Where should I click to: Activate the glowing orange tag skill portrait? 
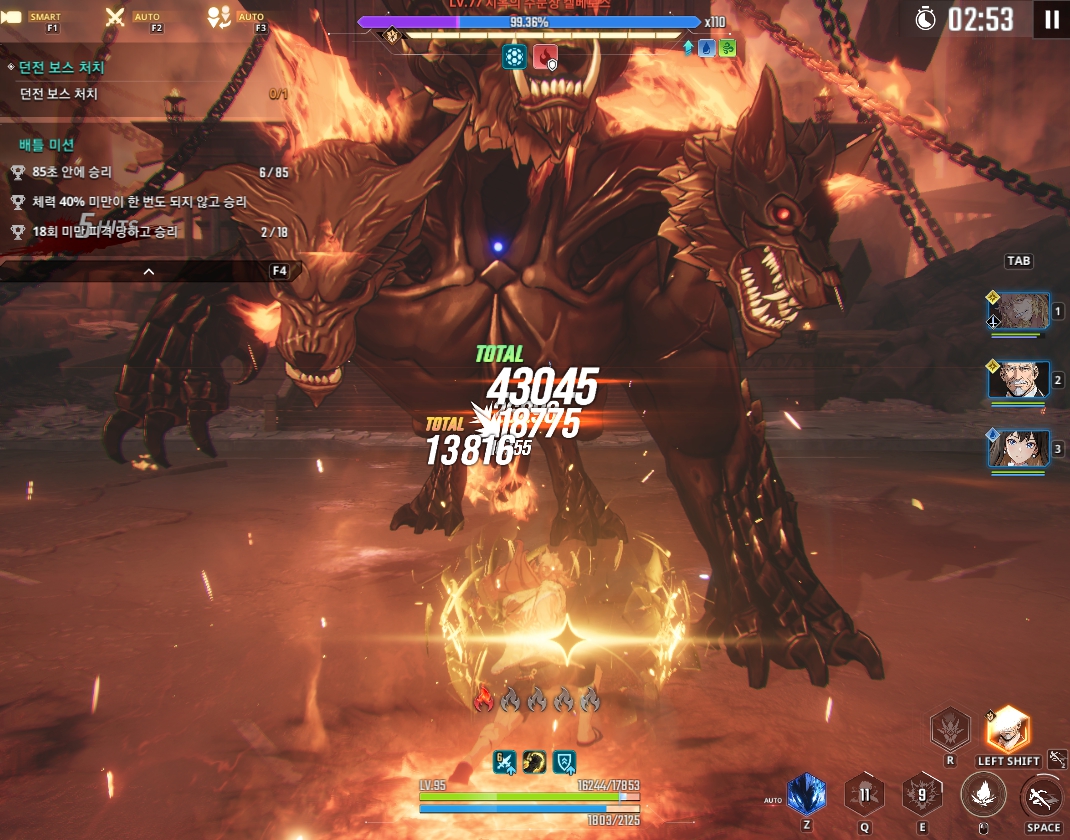[1007, 728]
